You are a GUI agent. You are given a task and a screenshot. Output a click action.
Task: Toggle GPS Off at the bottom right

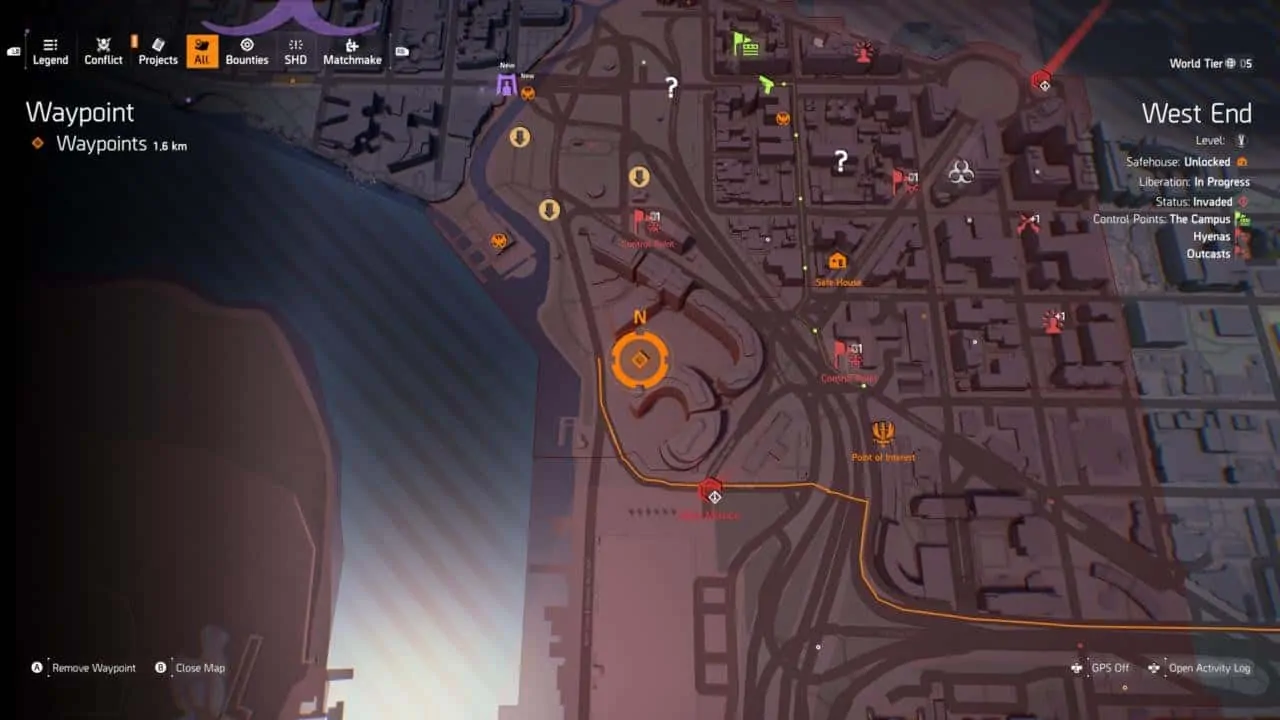click(1110, 668)
